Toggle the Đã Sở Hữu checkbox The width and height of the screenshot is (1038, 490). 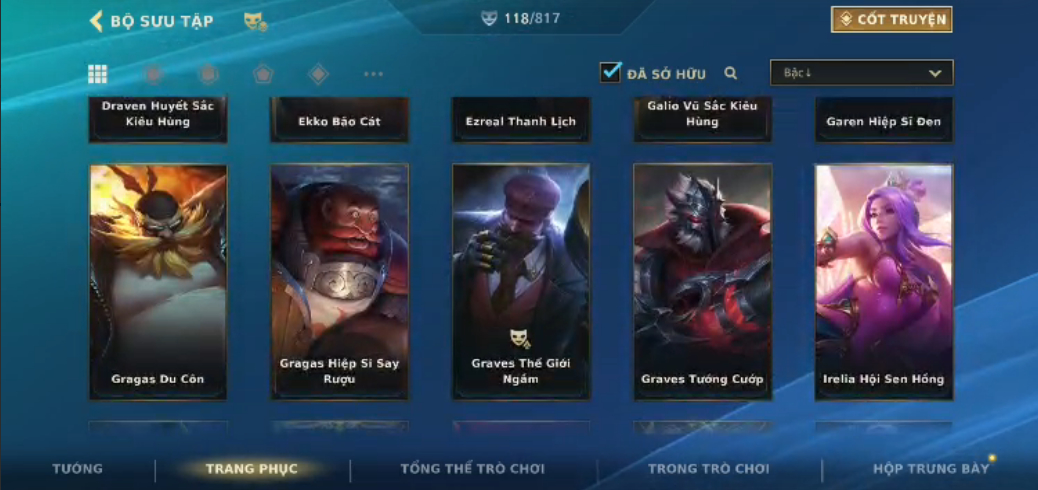(x=610, y=72)
